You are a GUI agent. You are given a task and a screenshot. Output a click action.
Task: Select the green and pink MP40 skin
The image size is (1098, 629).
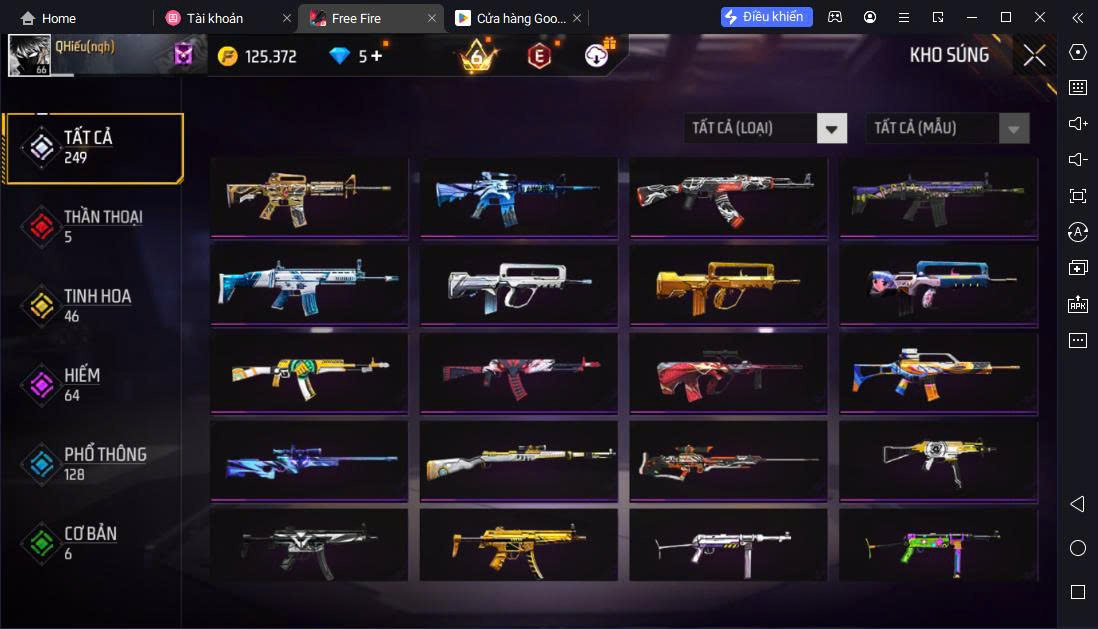[x=938, y=546]
